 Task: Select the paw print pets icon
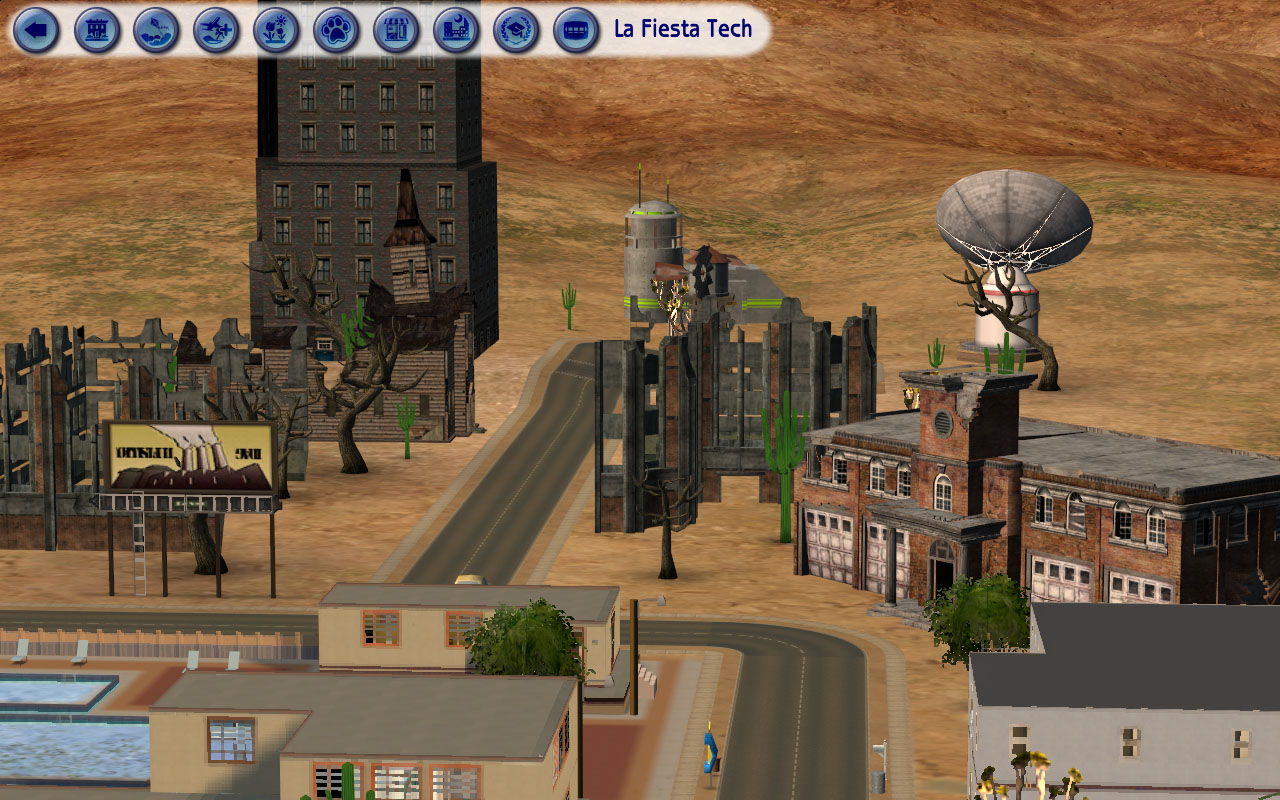(x=337, y=30)
